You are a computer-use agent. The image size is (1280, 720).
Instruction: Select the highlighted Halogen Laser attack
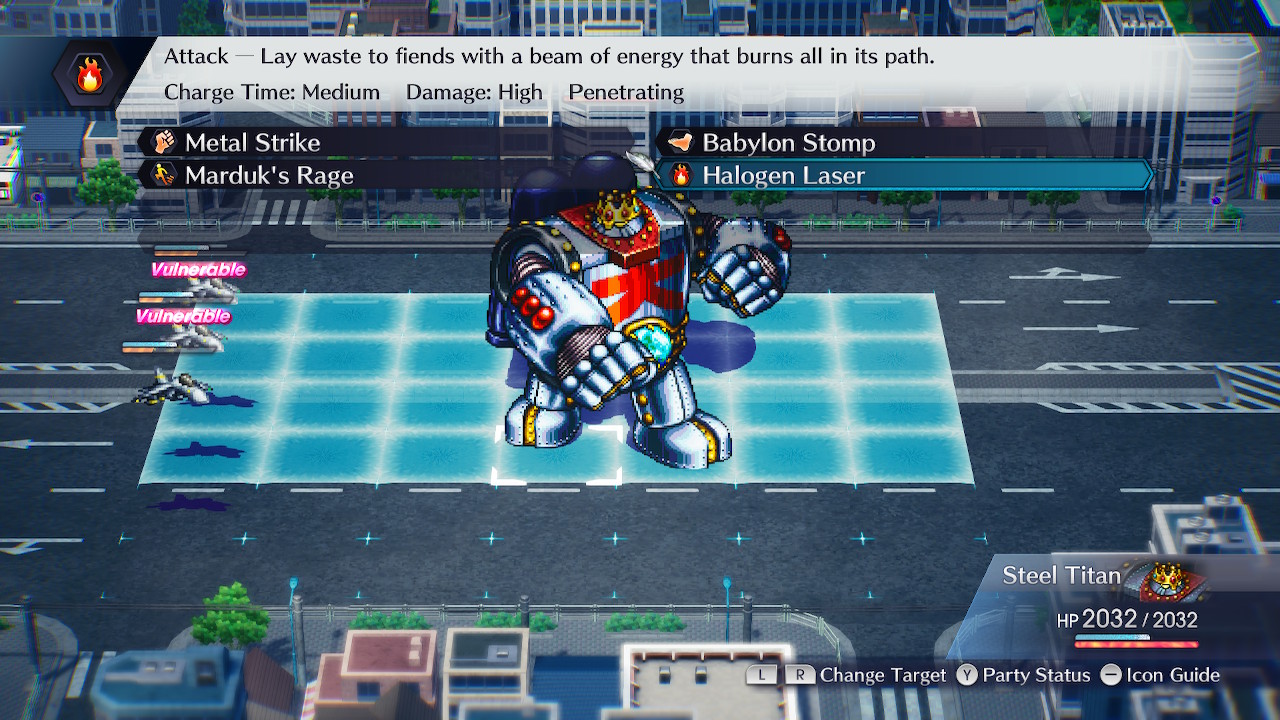click(x=783, y=176)
